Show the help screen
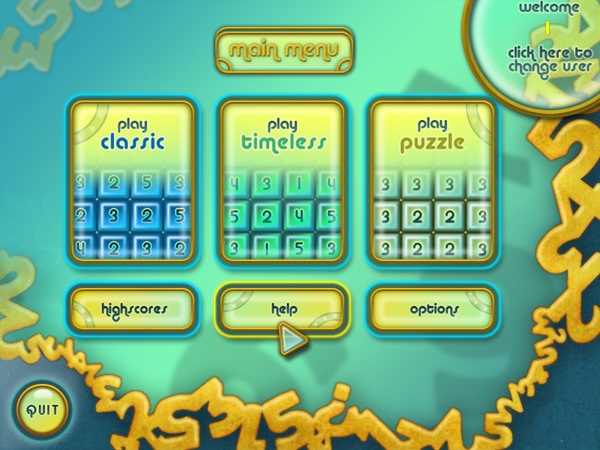 click(x=283, y=309)
